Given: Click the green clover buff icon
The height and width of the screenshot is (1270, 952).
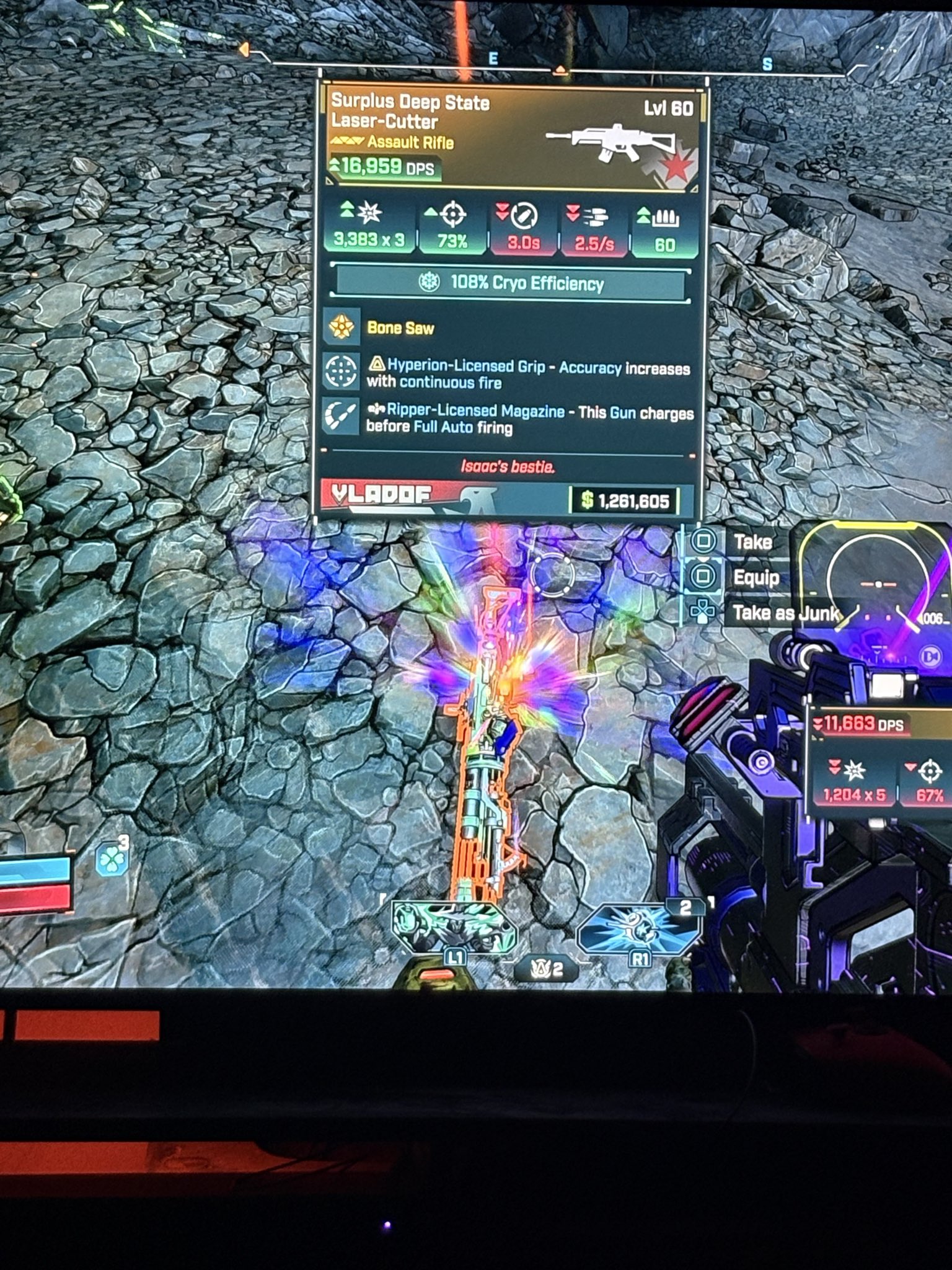Looking at the screenshot, I should tap(112, 859).
